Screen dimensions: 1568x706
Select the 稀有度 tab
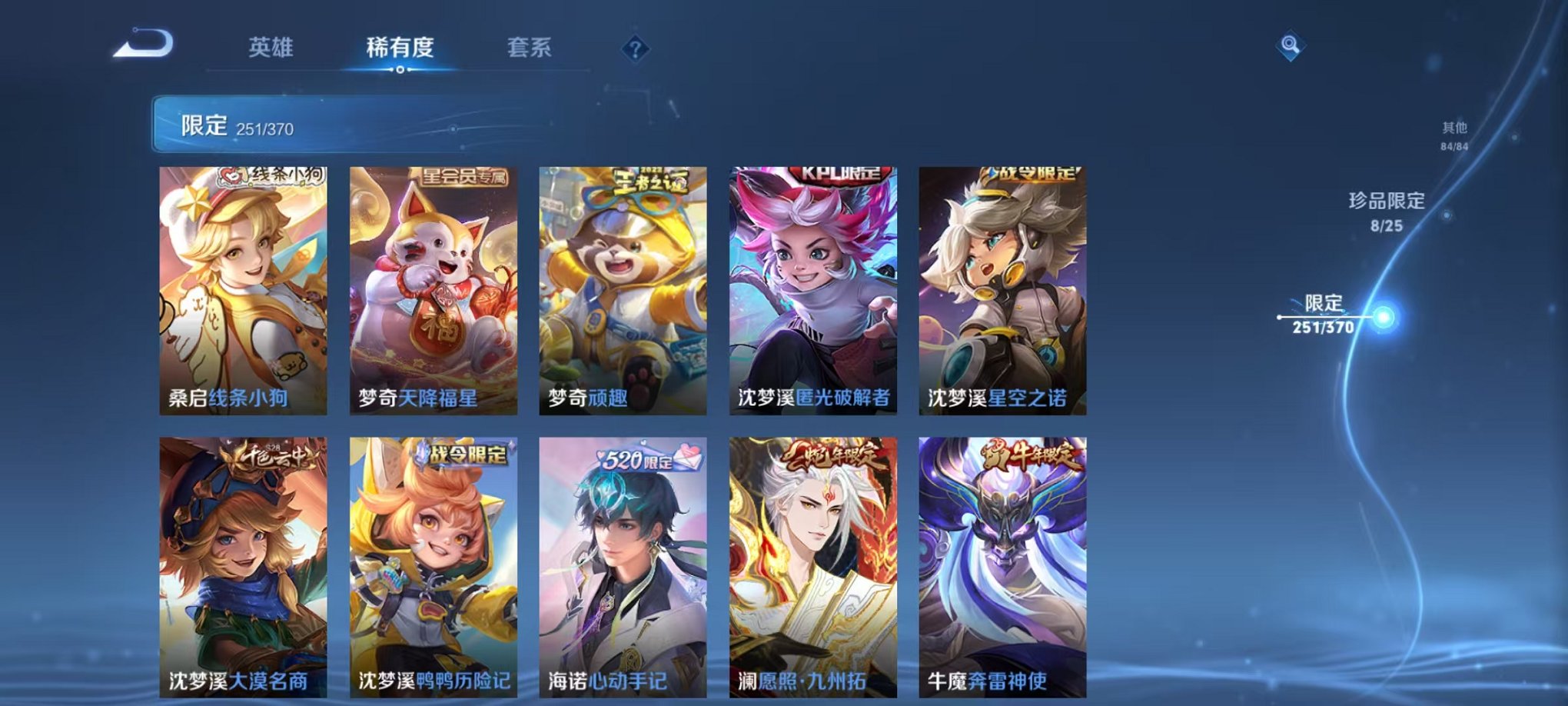pyautogui.click(x=400, y=46)
